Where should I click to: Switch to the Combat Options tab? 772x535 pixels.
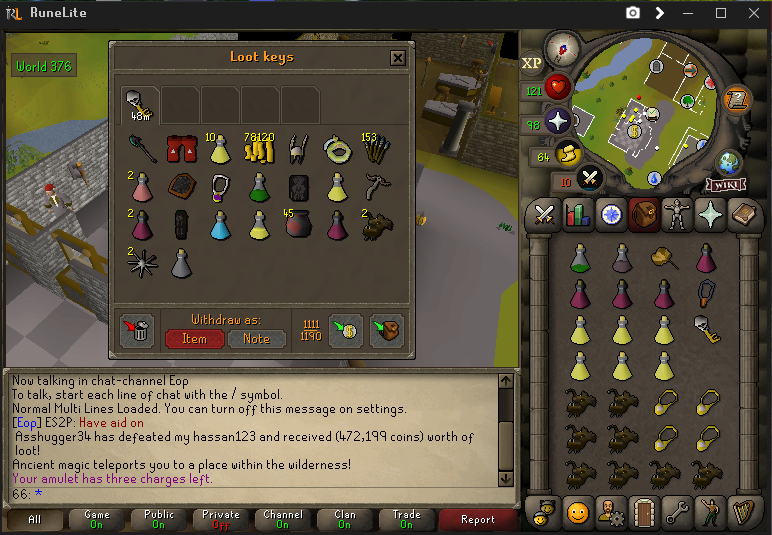(x=545, y=214)
